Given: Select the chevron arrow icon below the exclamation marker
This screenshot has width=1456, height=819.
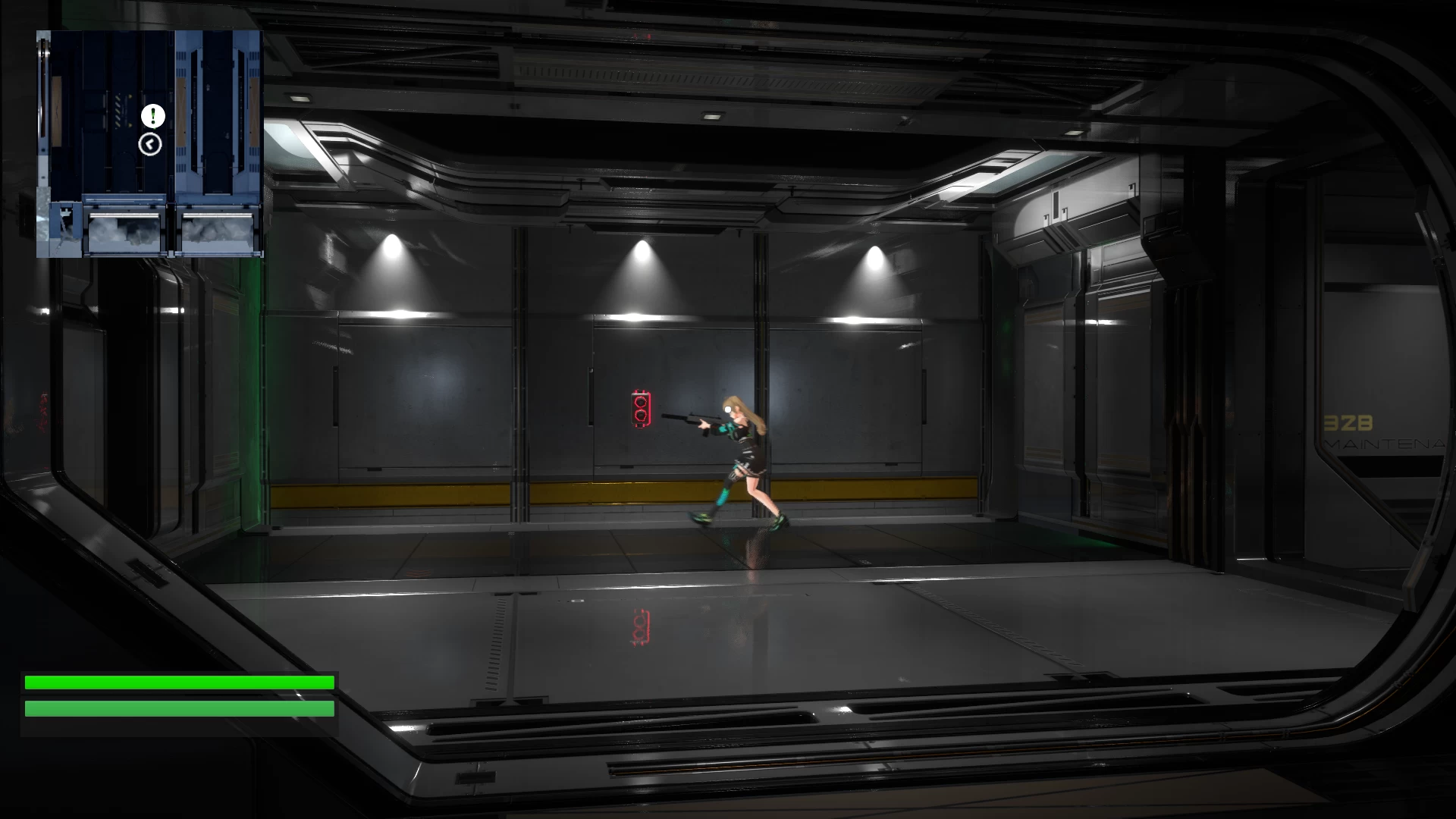Looking at the screenshot, I should (x=149, y=144).
